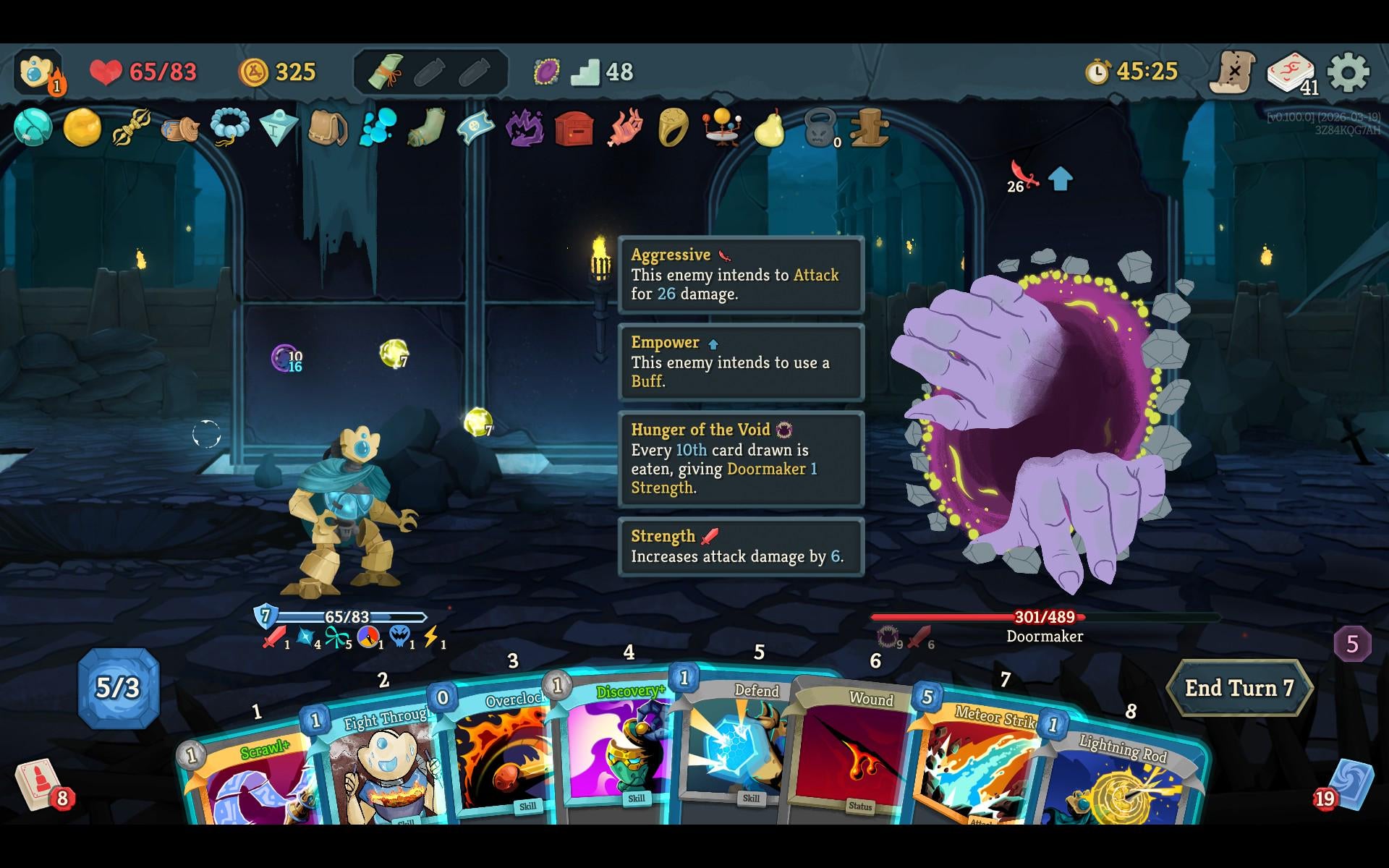Image resolution: width=1389 pixels, height=868 pixels.
Task: Inspect the kettlebell relic
Action: pos(820,129)
